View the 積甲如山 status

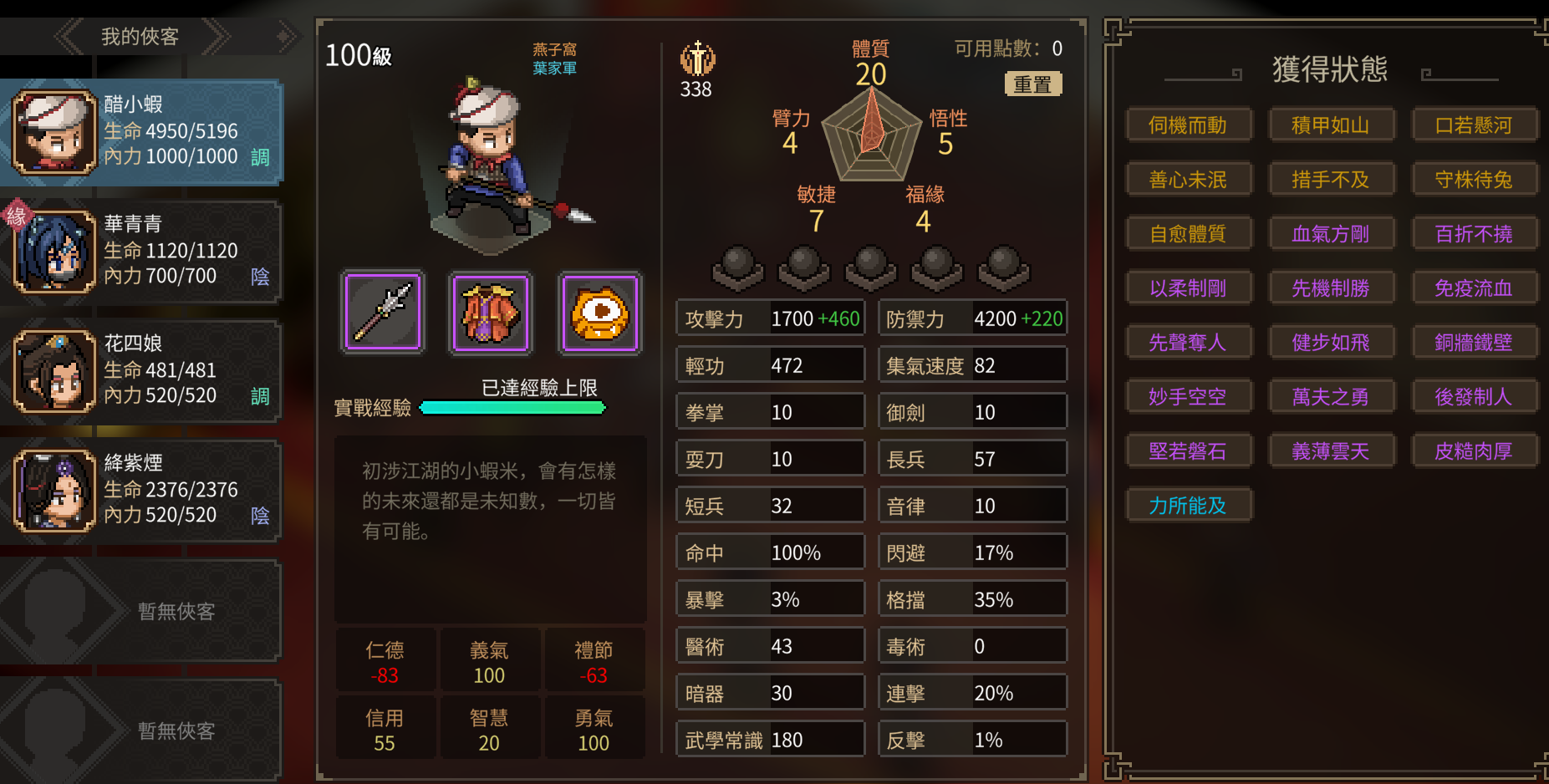1330,125
